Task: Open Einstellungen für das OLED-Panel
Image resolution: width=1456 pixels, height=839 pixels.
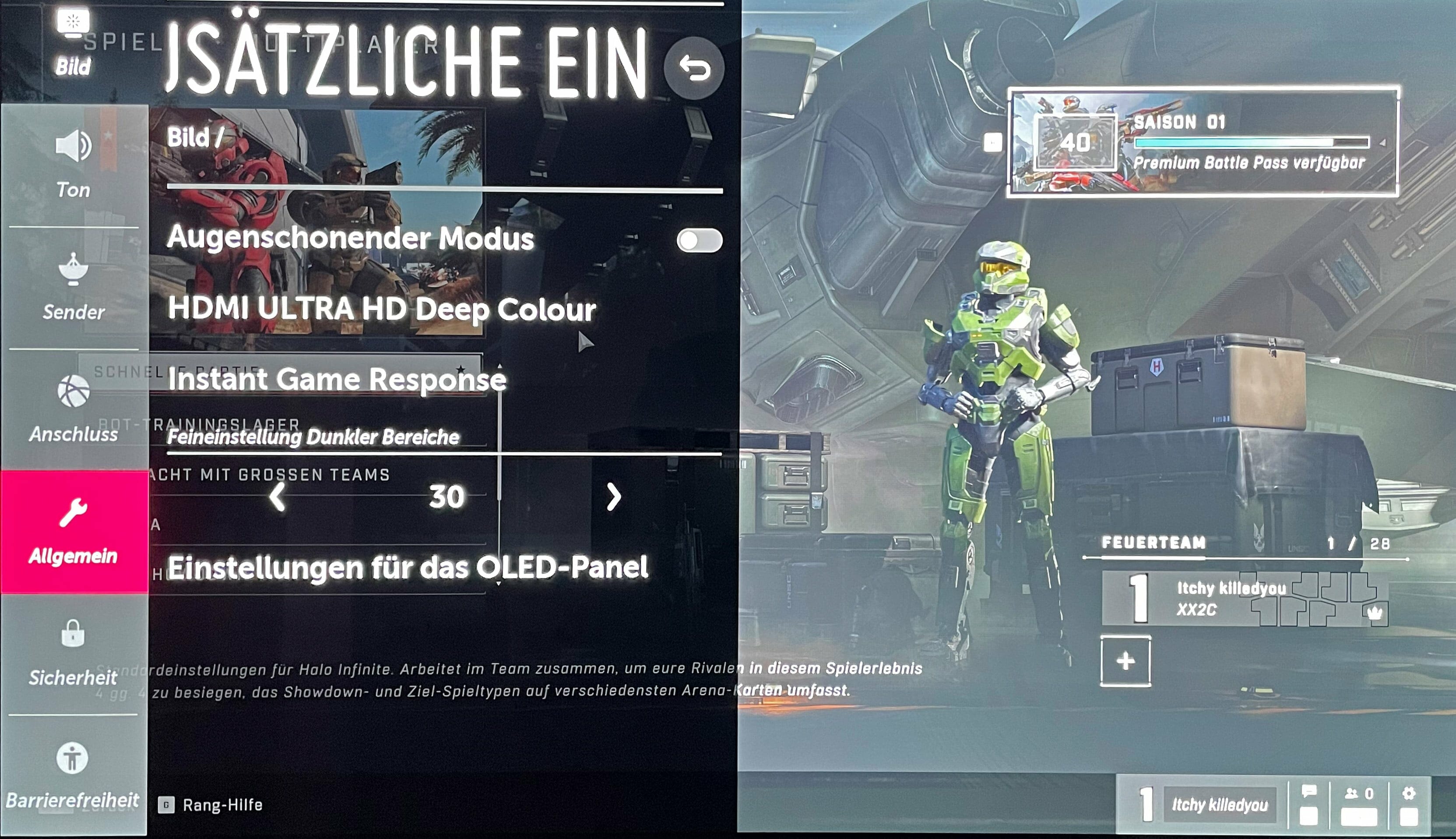Action: tap(408, 568)
